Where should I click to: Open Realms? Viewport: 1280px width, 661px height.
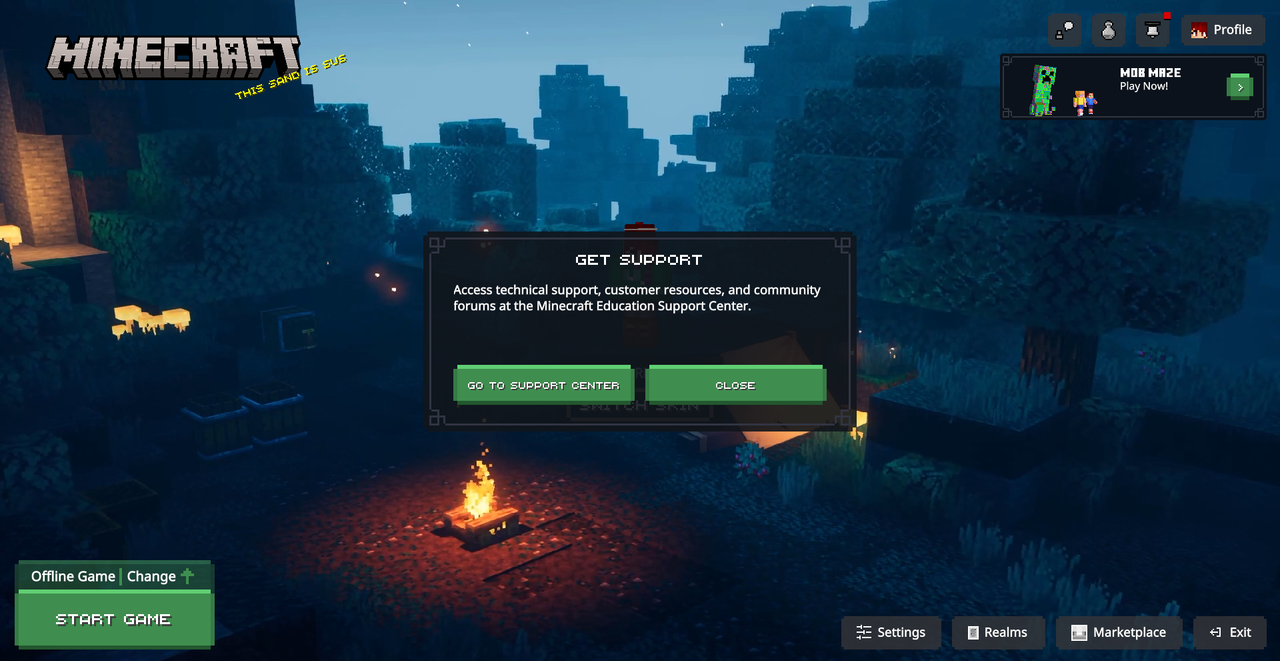coord(997,632)
